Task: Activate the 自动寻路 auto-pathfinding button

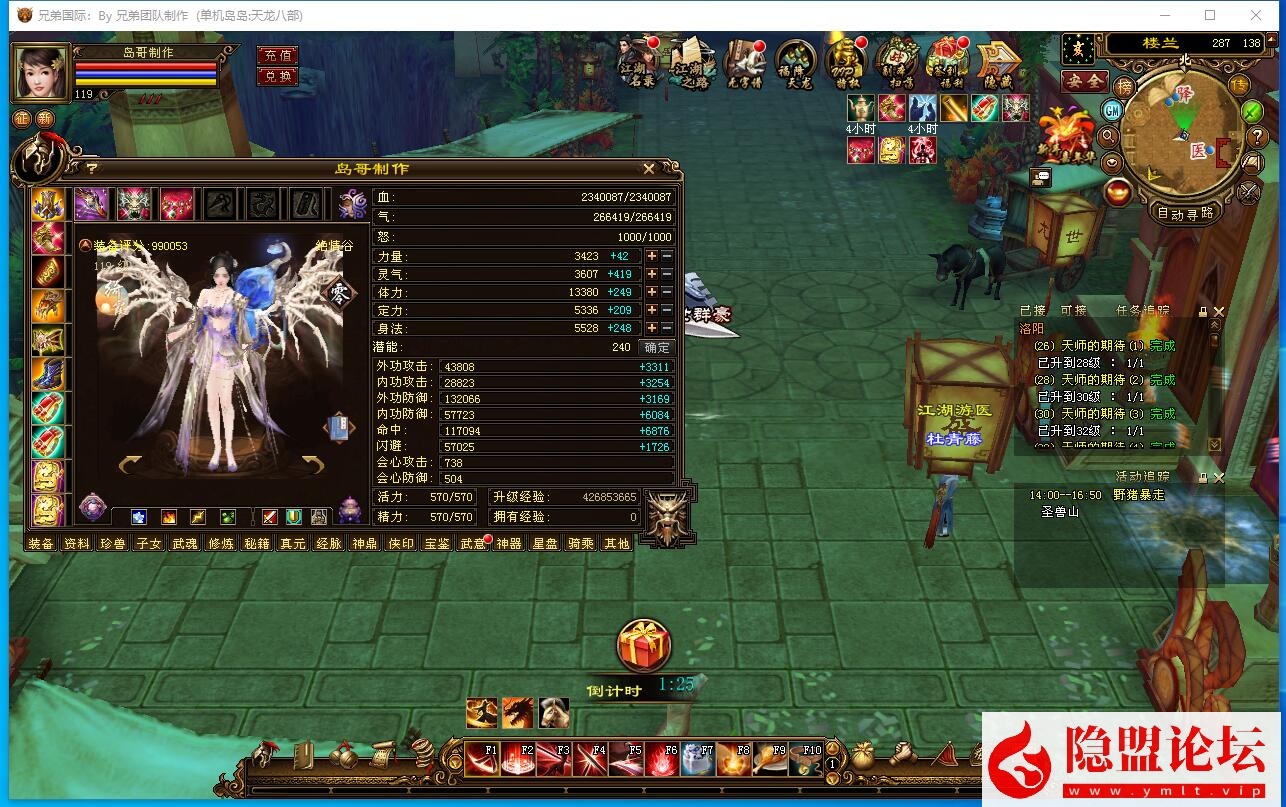Action: coord(1185,212)
